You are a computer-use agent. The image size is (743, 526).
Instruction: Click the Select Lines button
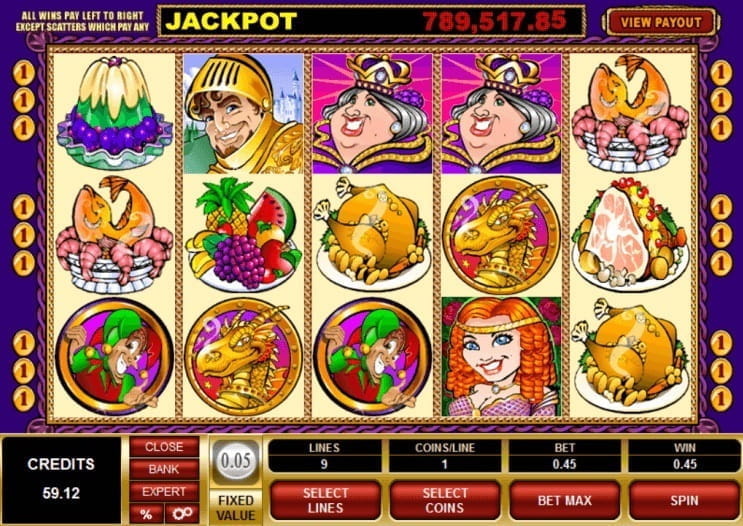point(326,500)
